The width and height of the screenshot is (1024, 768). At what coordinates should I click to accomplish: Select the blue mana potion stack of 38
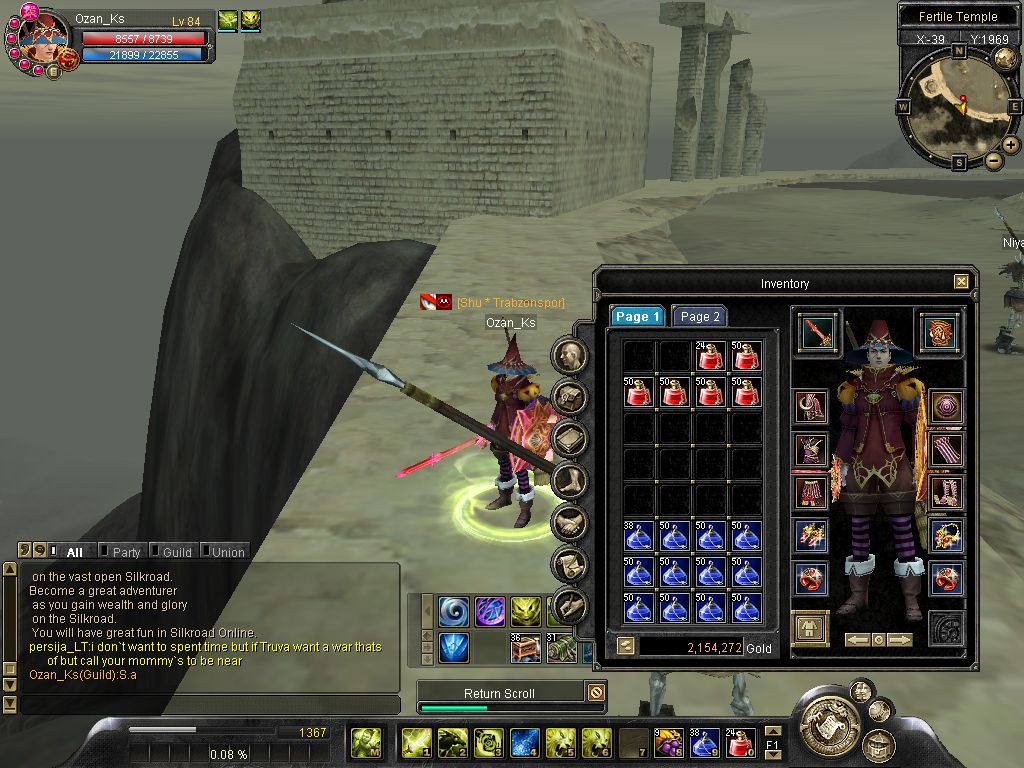pyautogui.click(x=639, y=536)
